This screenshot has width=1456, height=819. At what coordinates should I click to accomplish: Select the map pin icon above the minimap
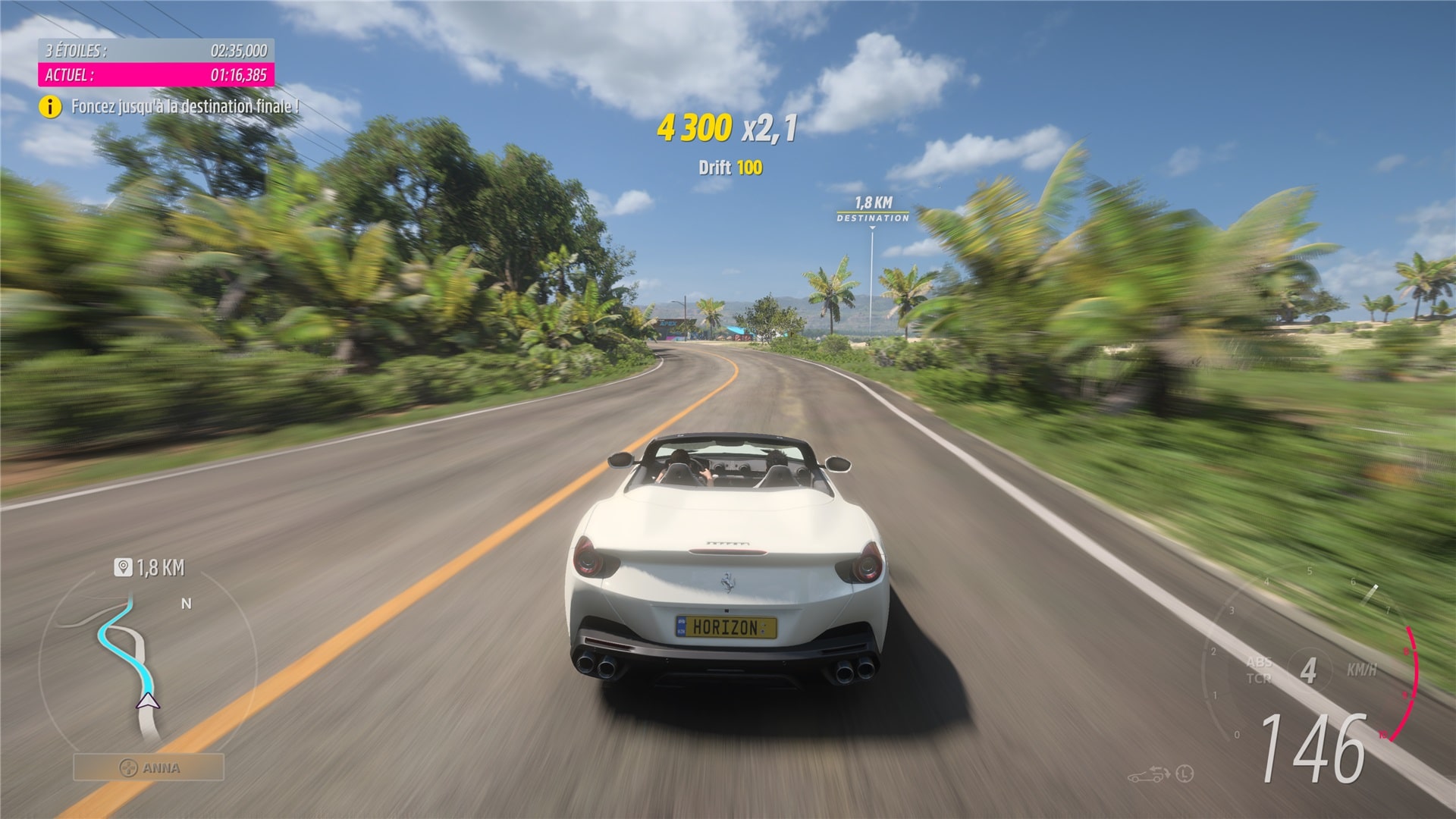123,567
